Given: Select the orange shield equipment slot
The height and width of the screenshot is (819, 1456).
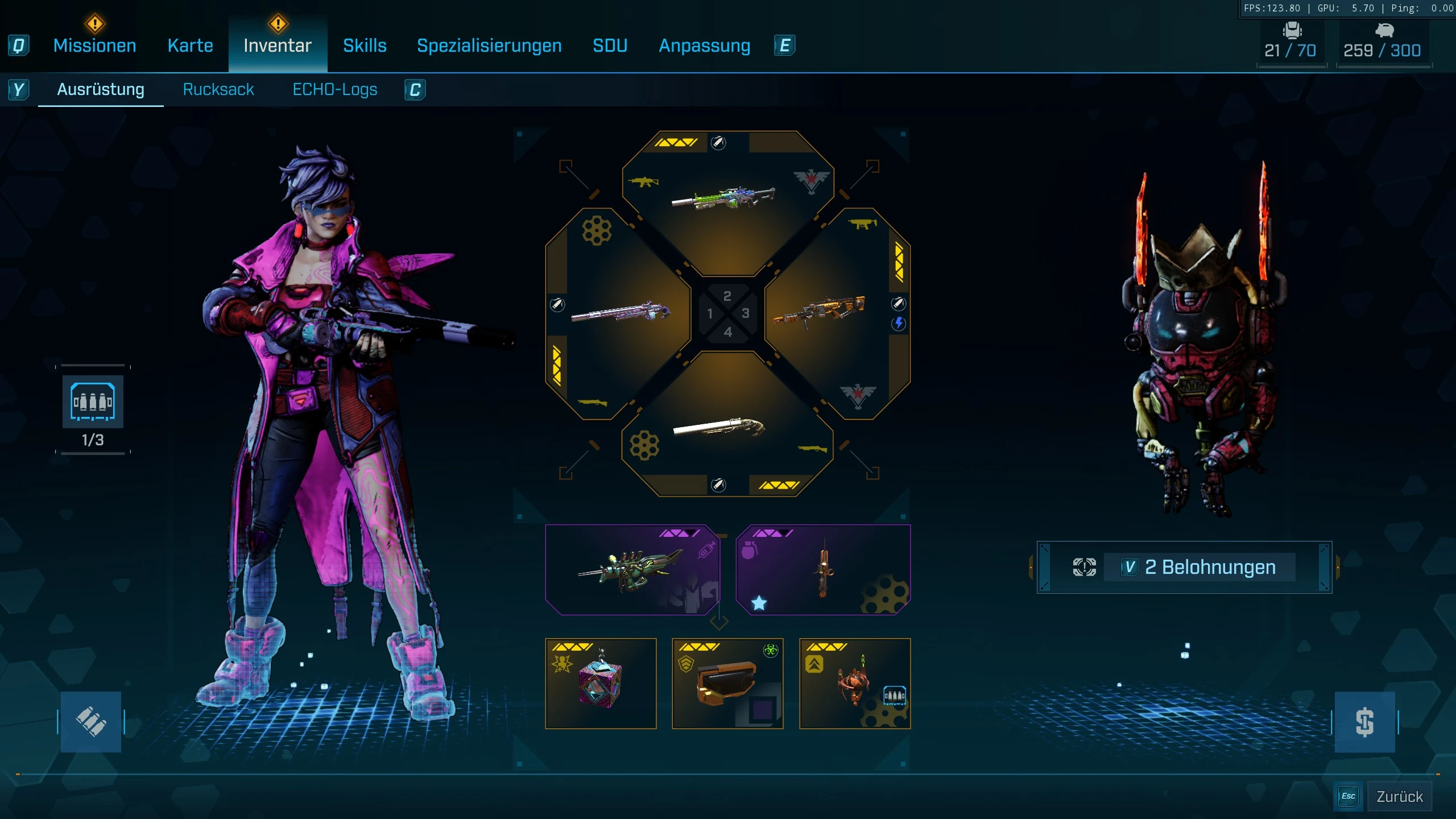Looking at the screenshot, I should pos(727,684).
